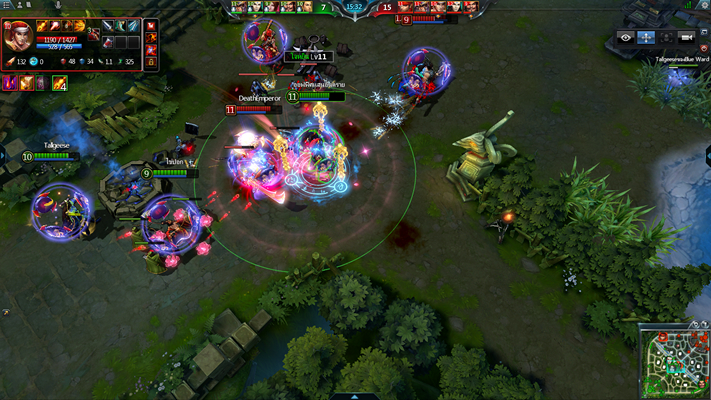711x400 pixels.
Task: Click the first flaming ability icon
Action: click(42, 26)
